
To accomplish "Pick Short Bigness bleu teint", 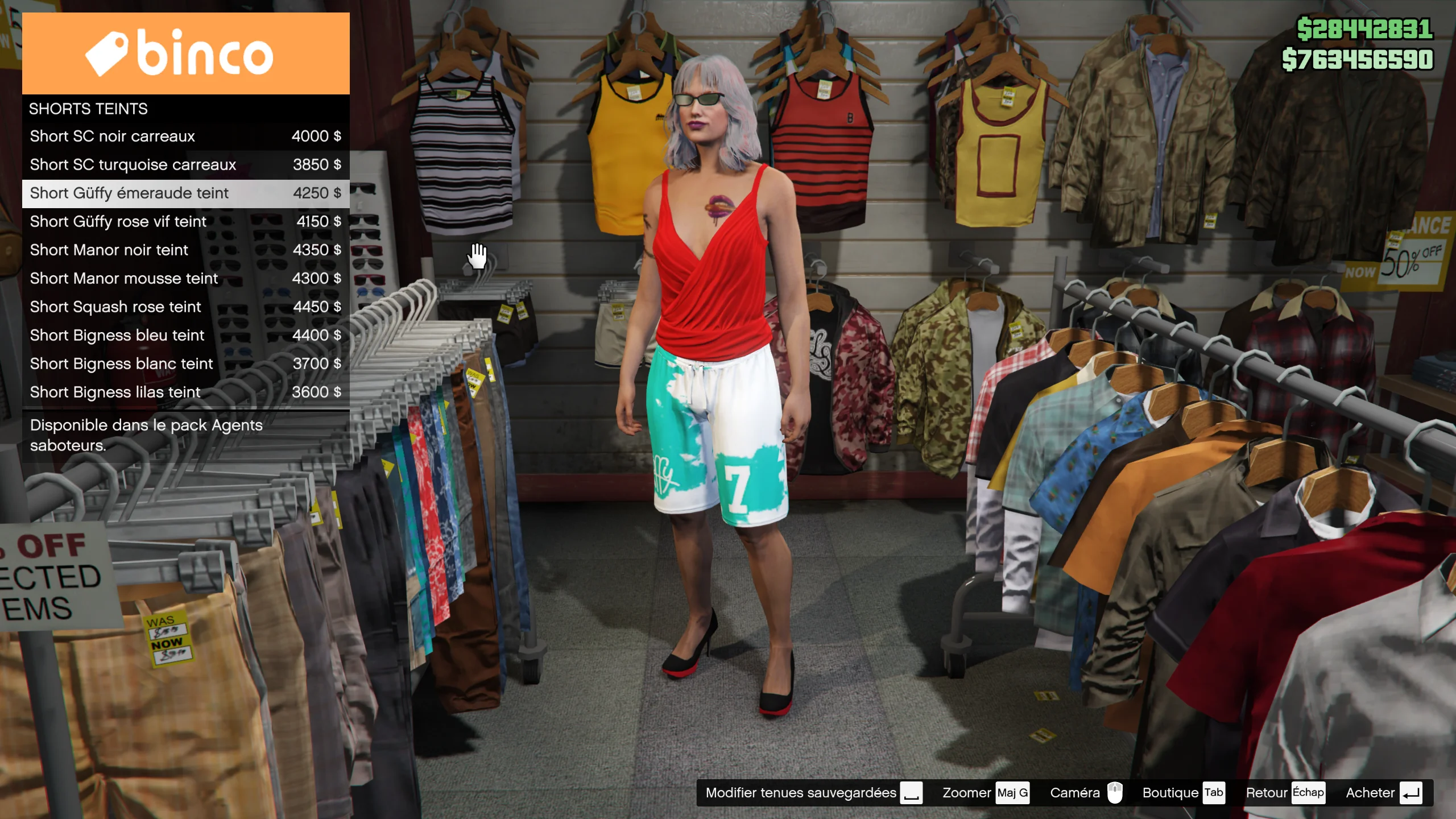I will 185,336.
